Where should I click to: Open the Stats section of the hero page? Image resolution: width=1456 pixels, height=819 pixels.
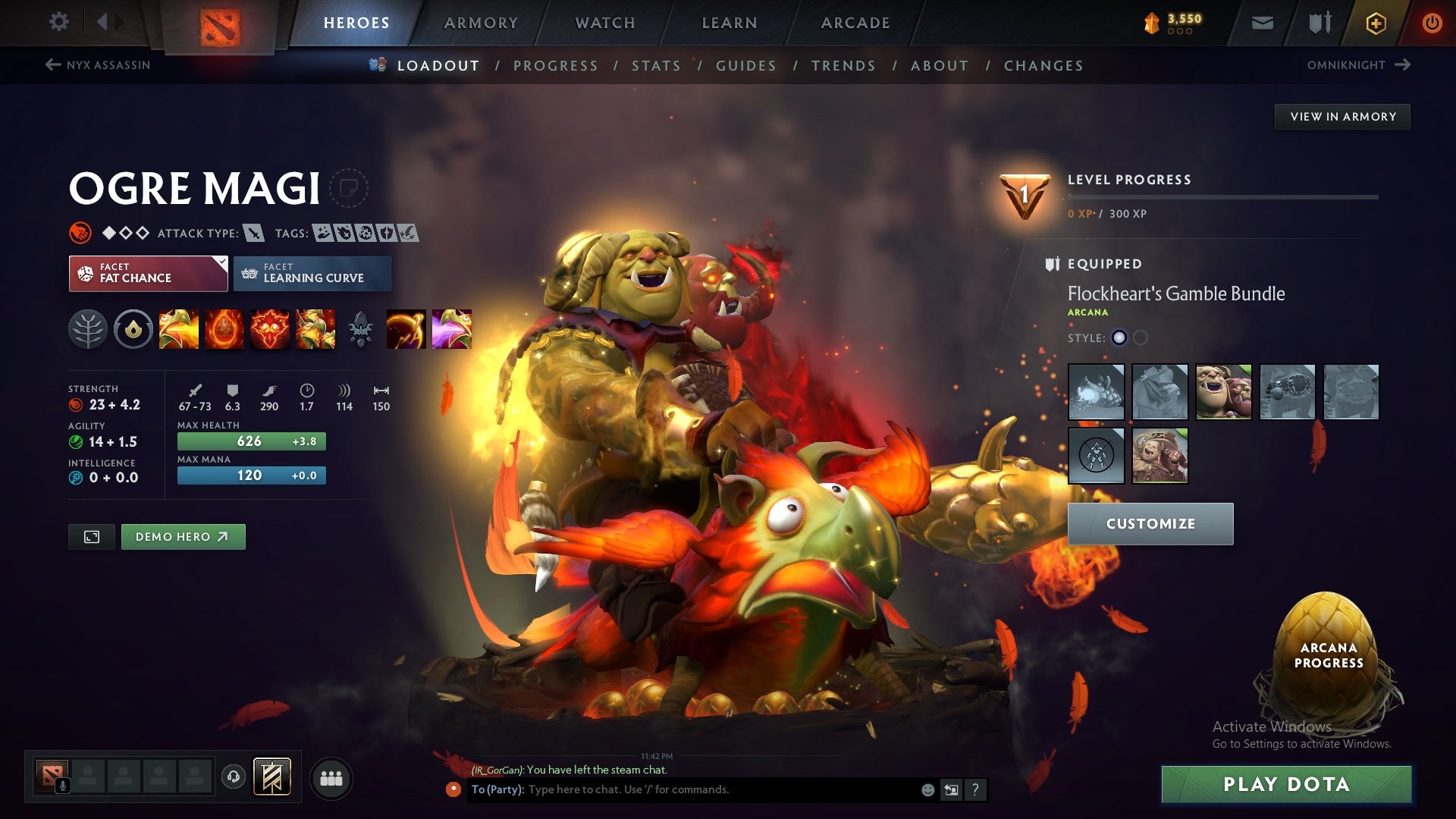point(656,66)
